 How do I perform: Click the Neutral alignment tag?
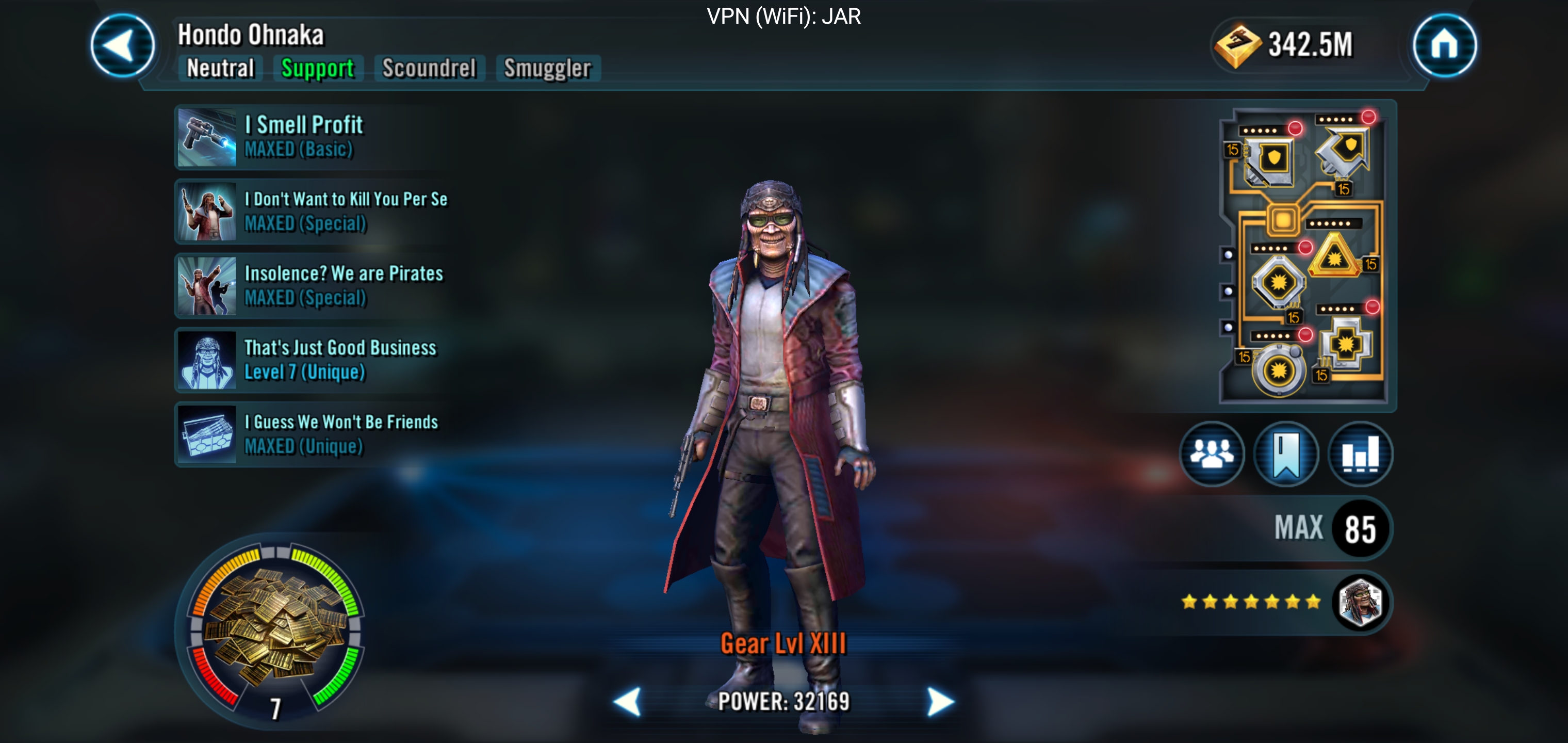[x=220, y=68]
